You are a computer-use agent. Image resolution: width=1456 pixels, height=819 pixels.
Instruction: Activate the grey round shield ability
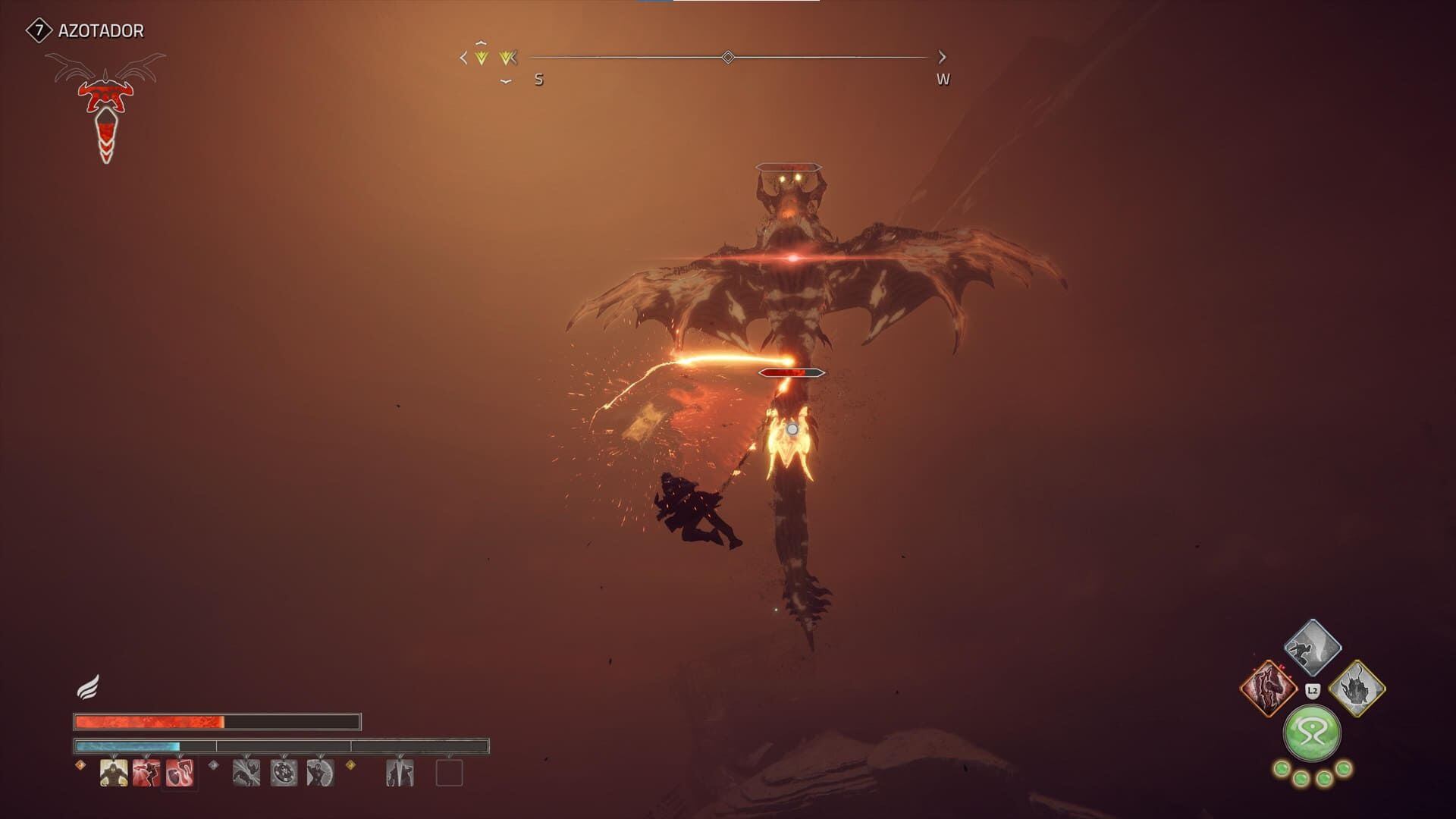(284, 773)
